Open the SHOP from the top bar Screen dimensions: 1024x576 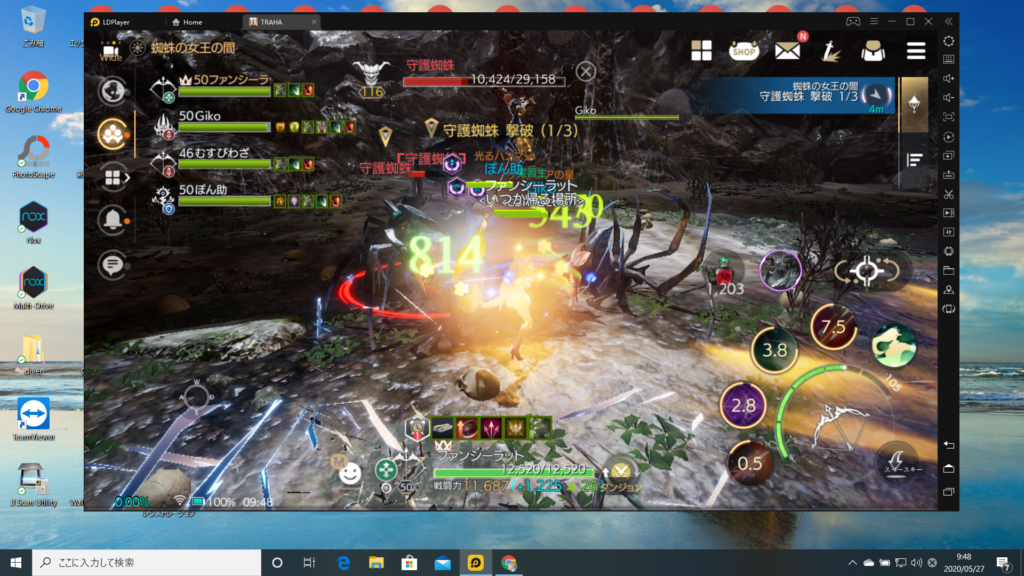click(743, 51)
